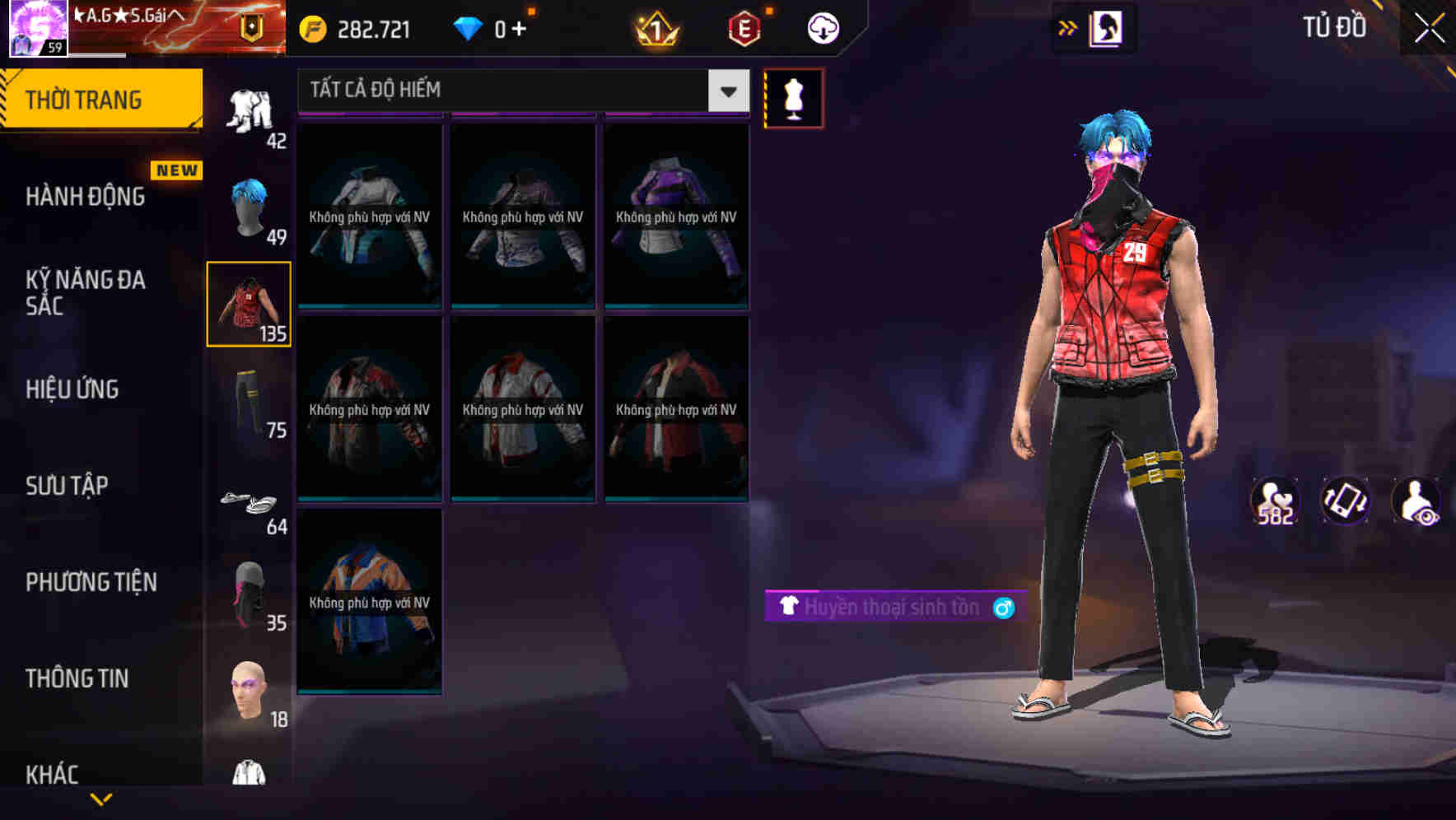The width and height of the screenshot is (1456, 820).
Task: Open the SƯU TẬP menu section
Action: [68, 486]
